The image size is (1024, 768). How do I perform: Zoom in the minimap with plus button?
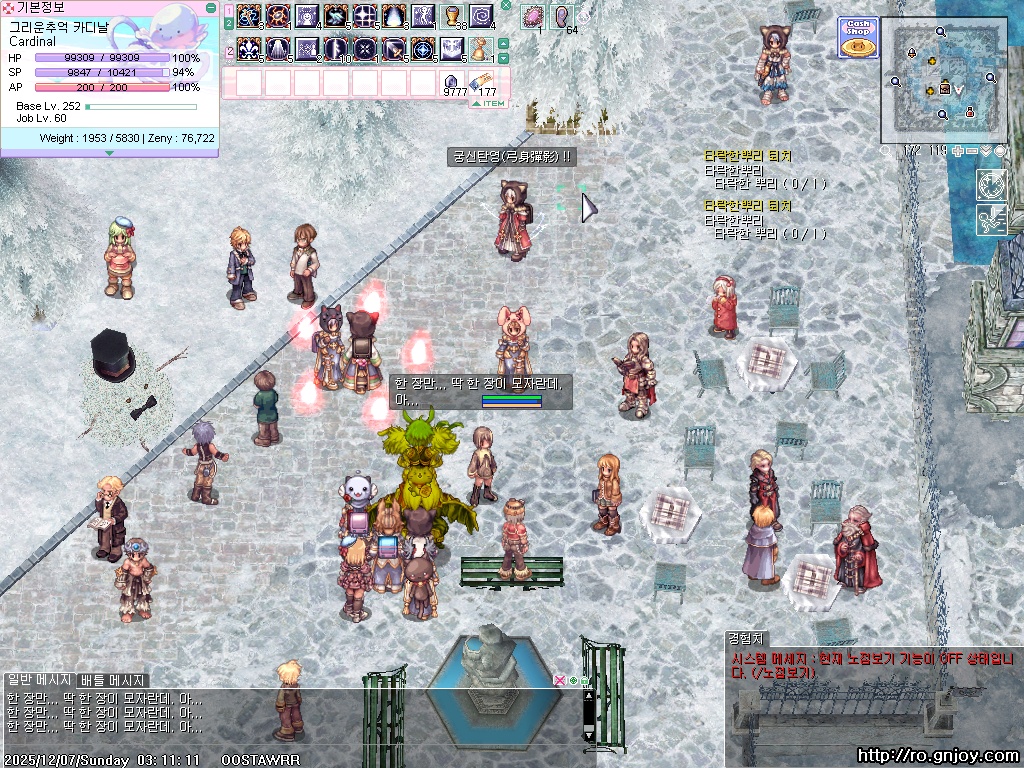tap(958, 151)
